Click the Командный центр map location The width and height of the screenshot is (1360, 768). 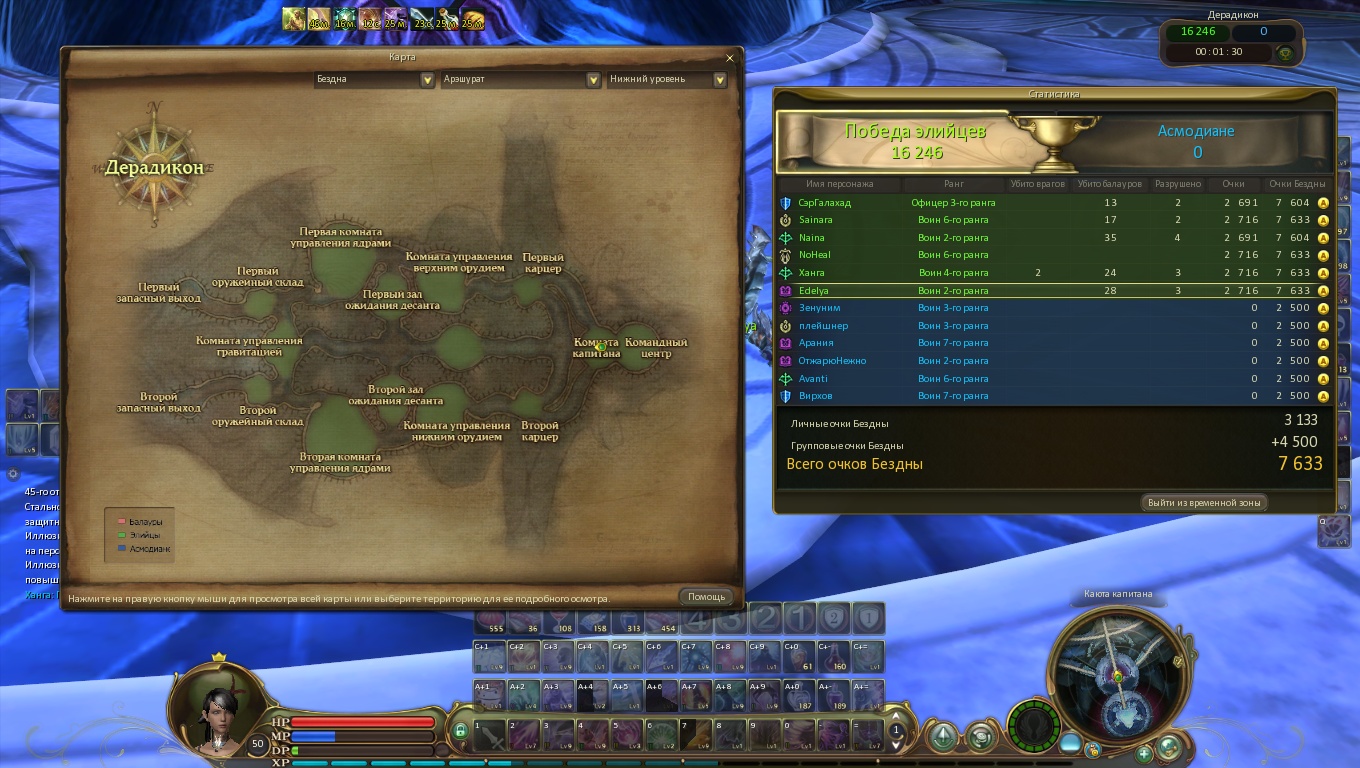[x=655, y=348]
